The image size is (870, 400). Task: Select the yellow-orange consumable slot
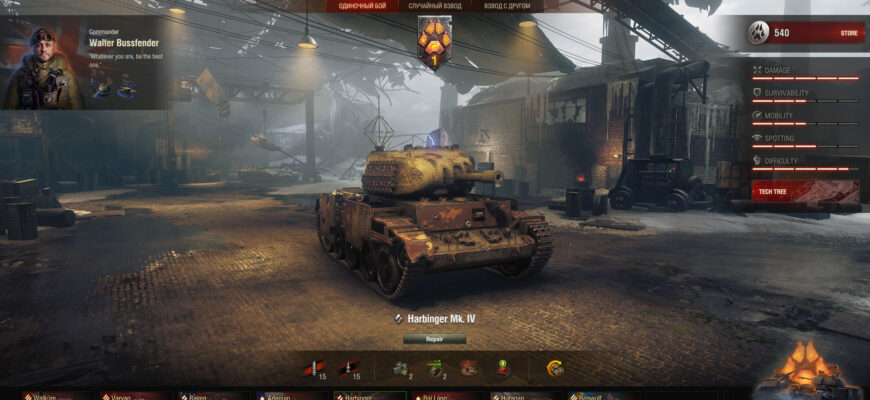555,369
